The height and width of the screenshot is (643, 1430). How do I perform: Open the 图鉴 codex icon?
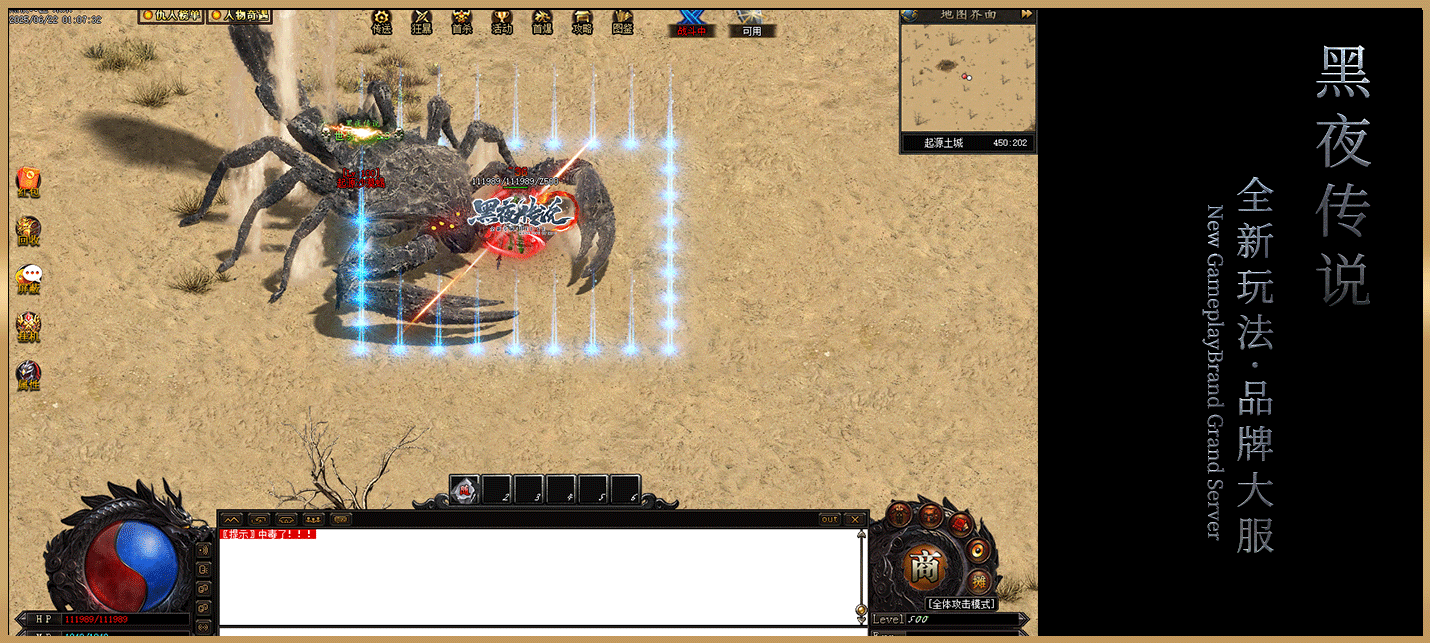622,22
